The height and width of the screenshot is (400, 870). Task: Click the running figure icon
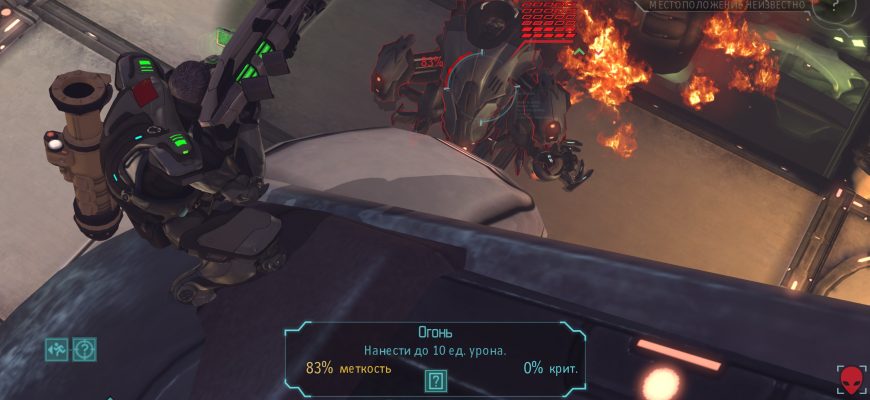pyautogui.click(x=56, y=349)
